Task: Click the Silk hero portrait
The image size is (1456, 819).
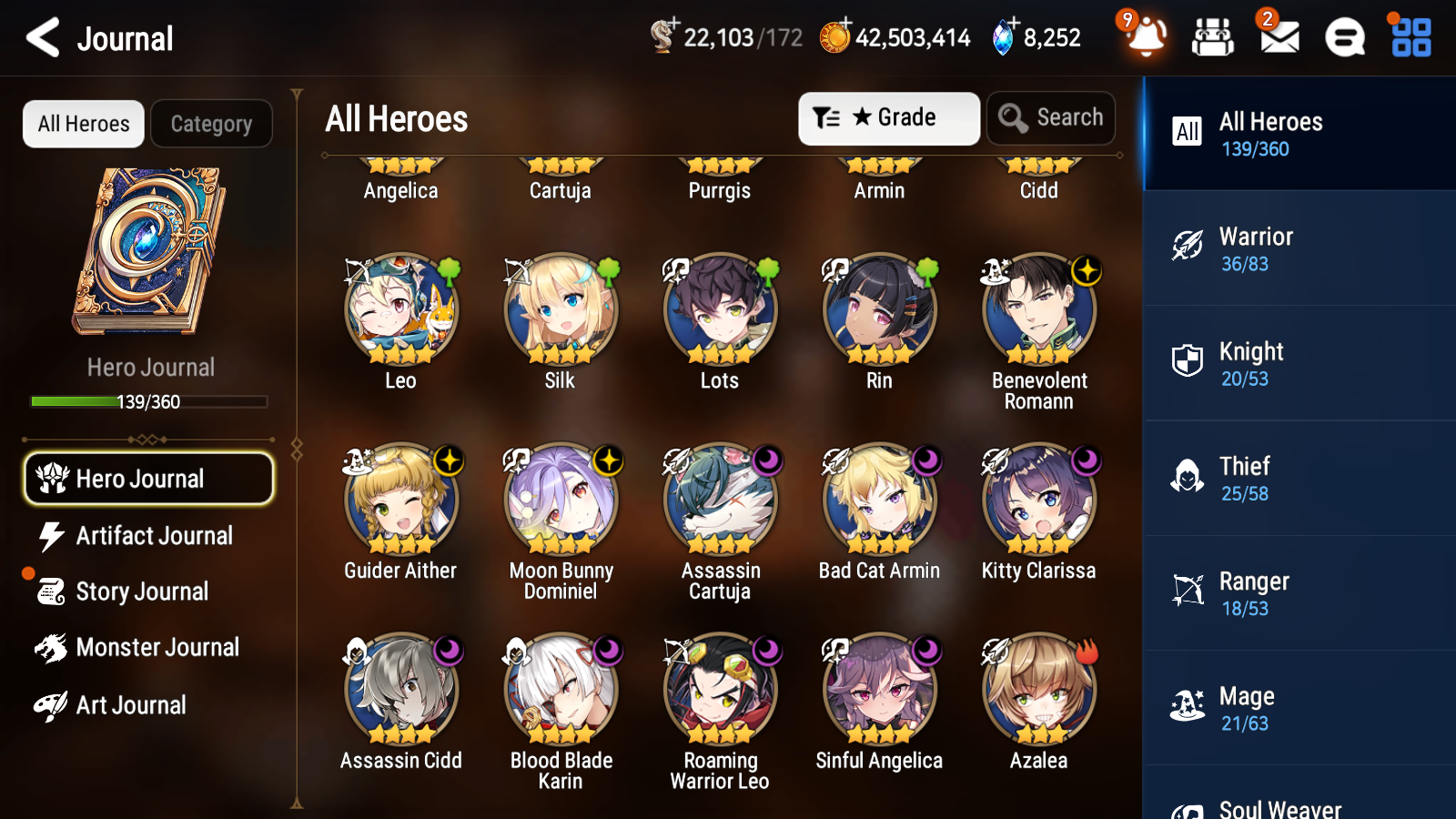Action: tap(560, 309)
